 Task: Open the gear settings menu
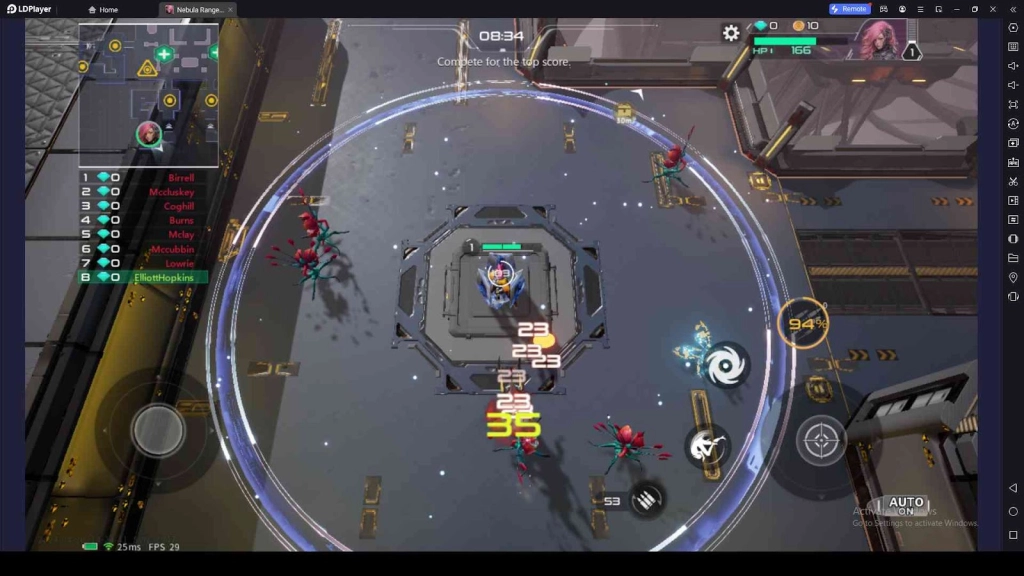tap(731, 33)
